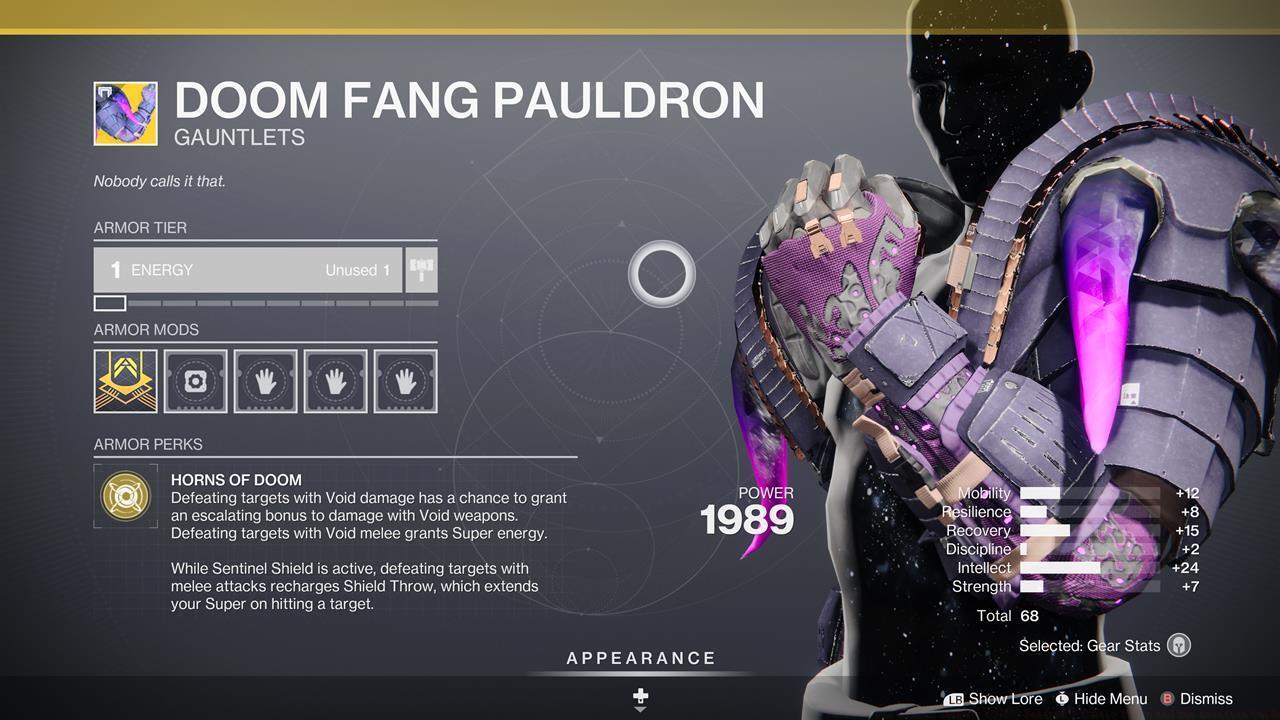Click the Unused 1 energy indicator
1280x720 pixels.
356,270
